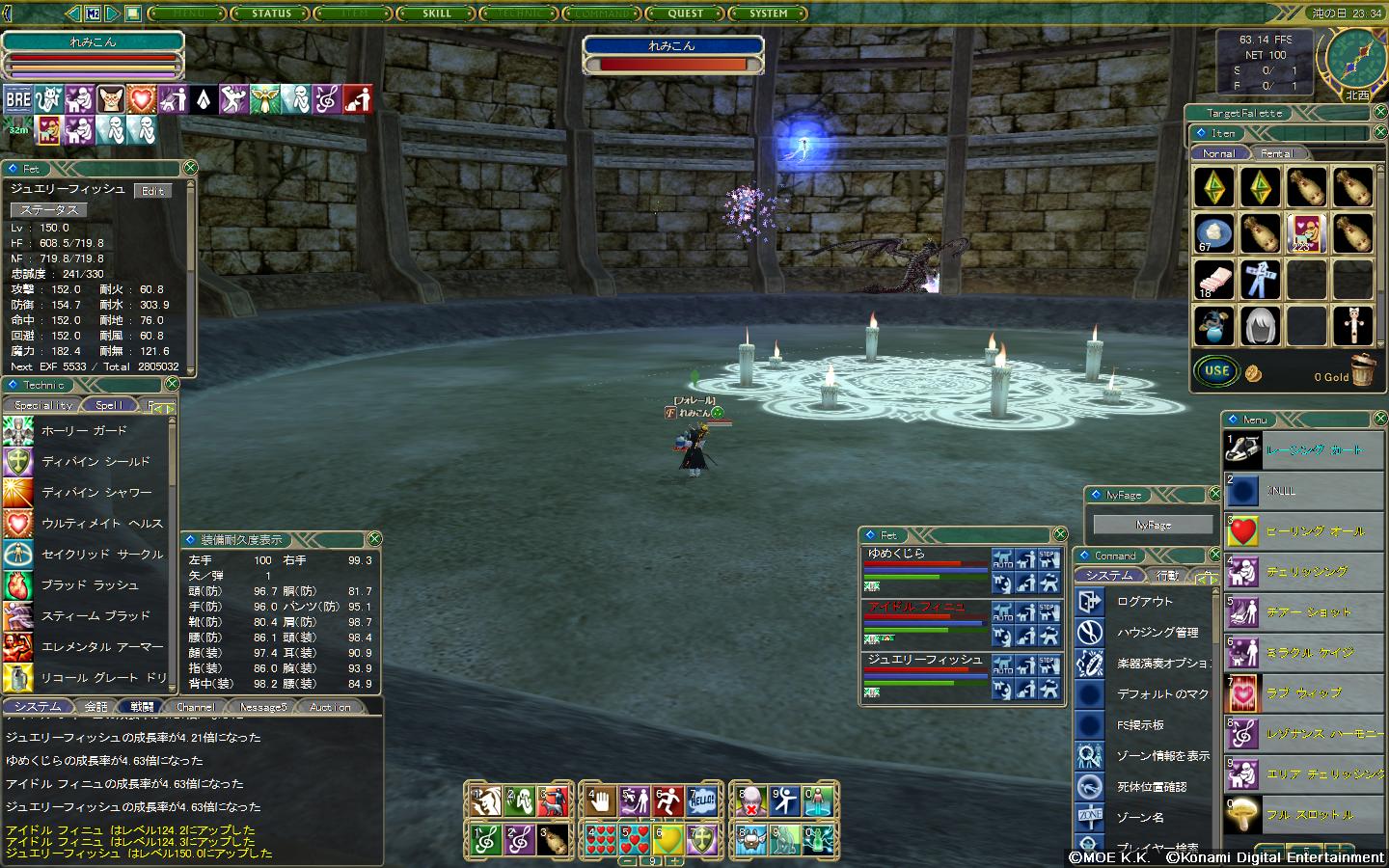Click the USE button in the item palette
Viewport: 1389px width, 868px height.
pyautogui.click(x=1217, y=370)
